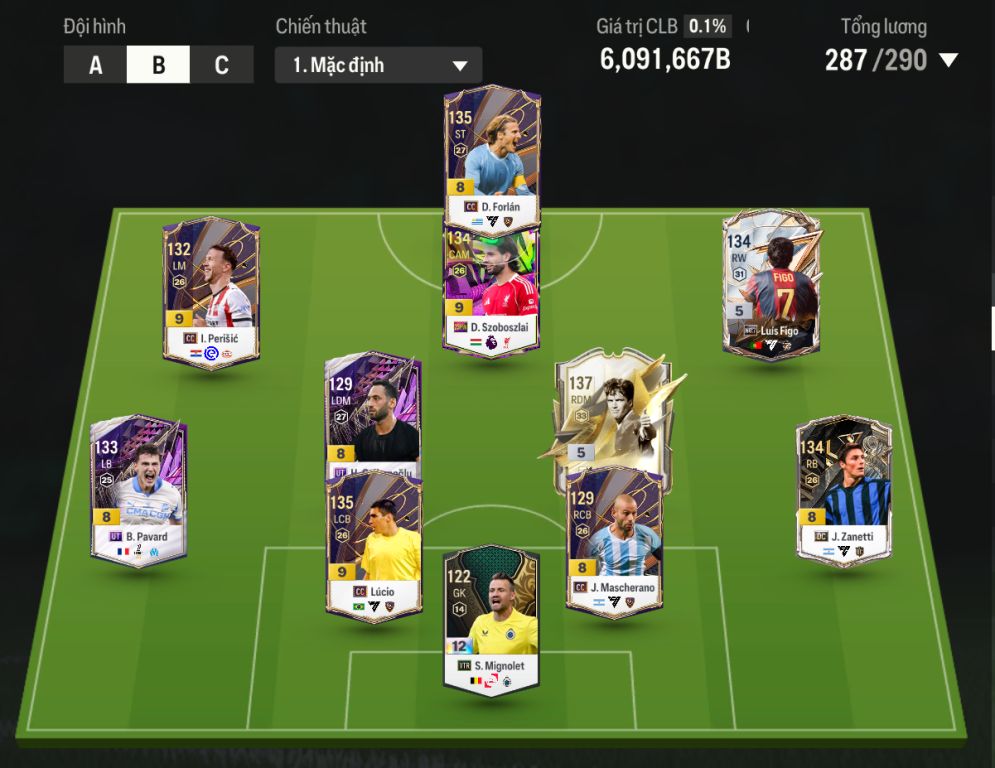Expand the Tổng lương salary arrow
The width and height of the screenshot is (995, 768).
[948, 61]
